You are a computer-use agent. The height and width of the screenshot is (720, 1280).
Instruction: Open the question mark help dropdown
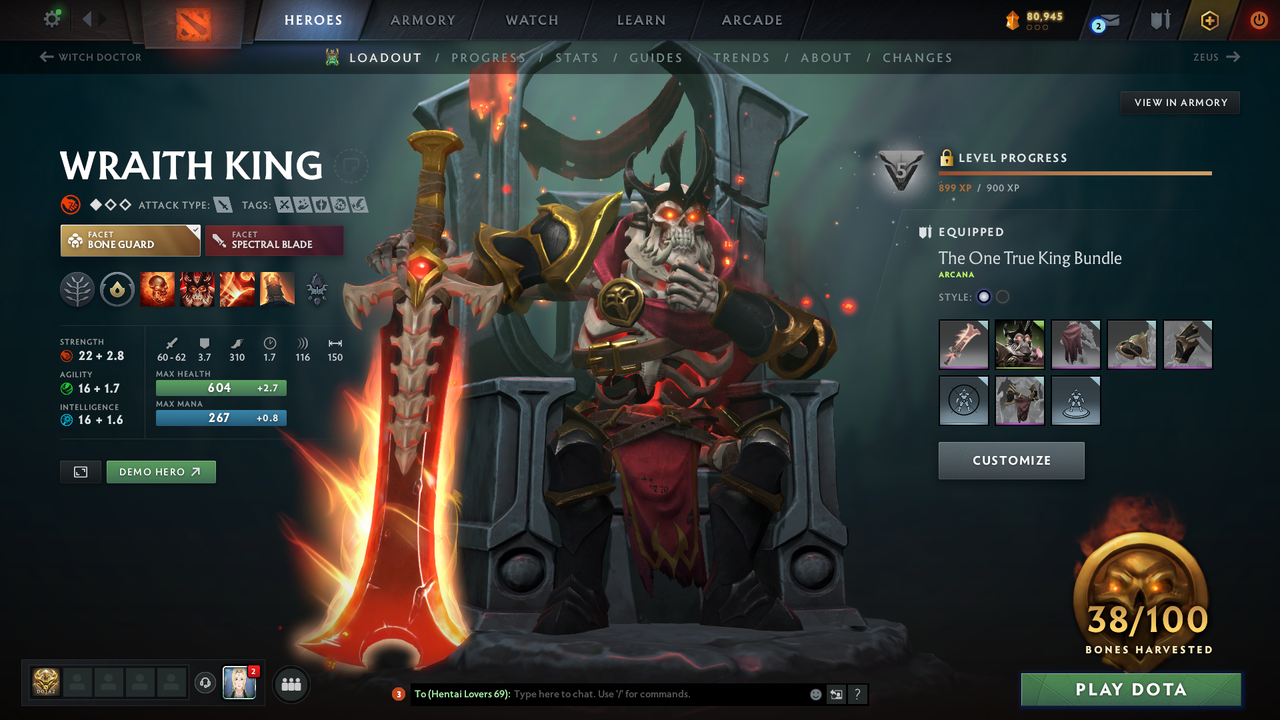857,694
